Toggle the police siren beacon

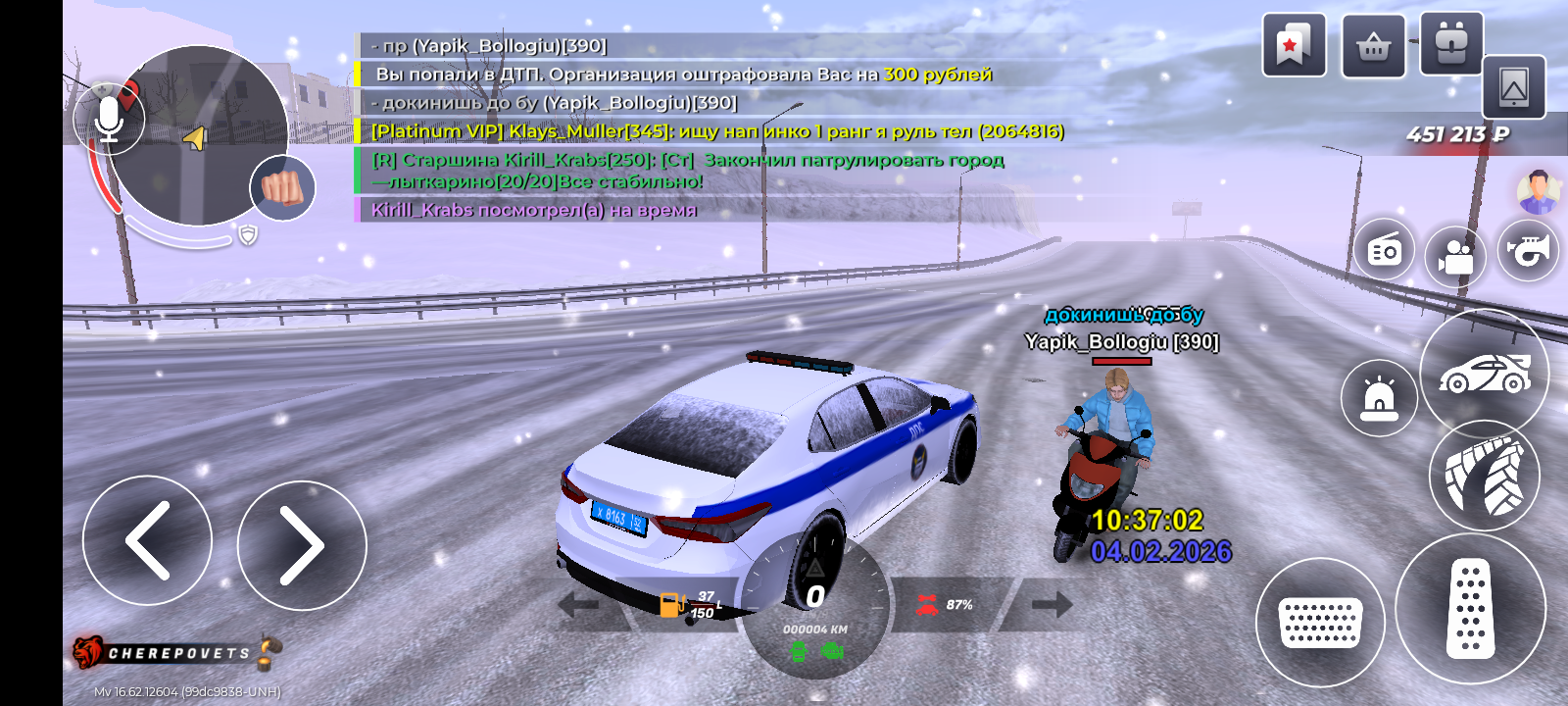[x=1379, y=398]
